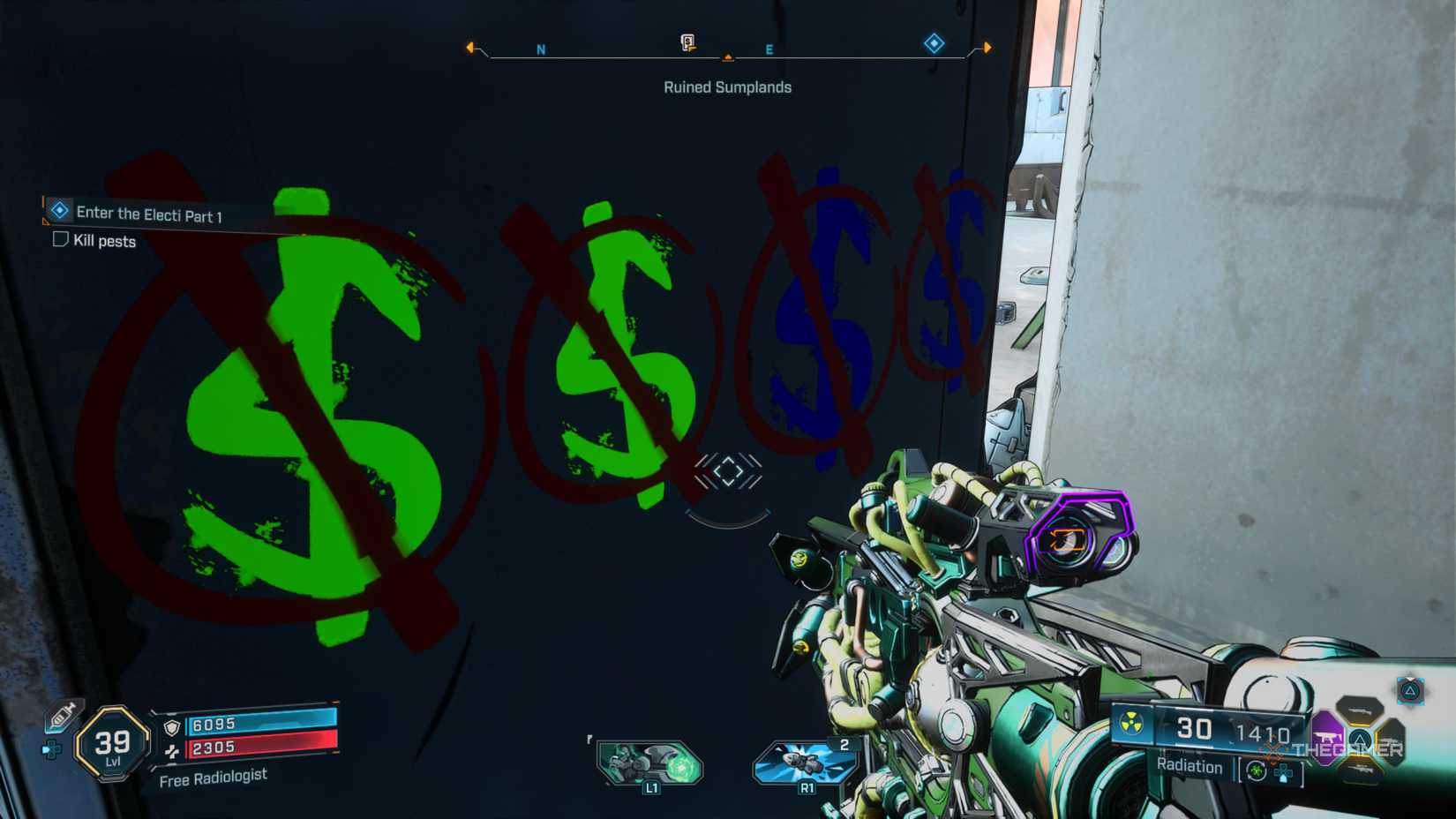Expand the compass using the right orange arrow
Image resolution: width=1456 pixels, height=819 pixels.
click(986, 49)
